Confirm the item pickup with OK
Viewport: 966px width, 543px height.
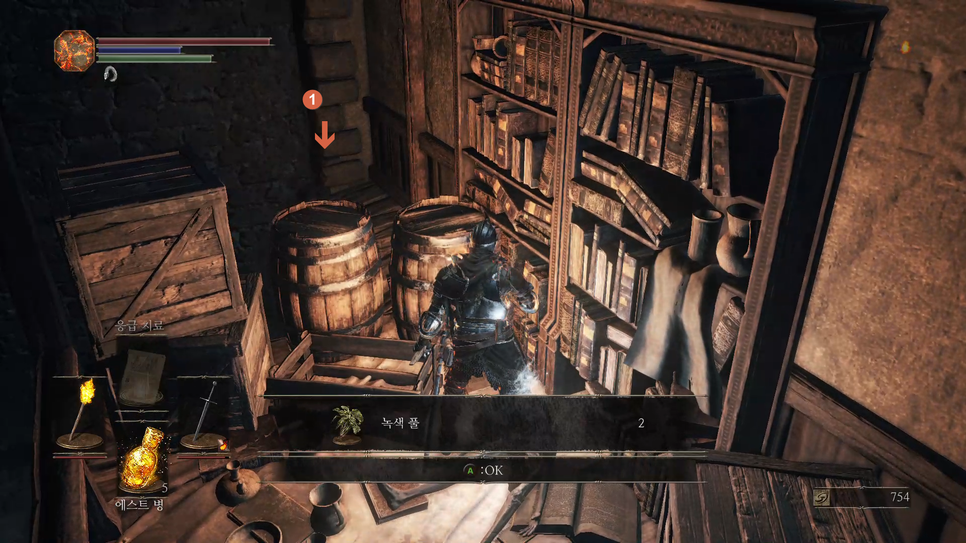click(484, 470)
